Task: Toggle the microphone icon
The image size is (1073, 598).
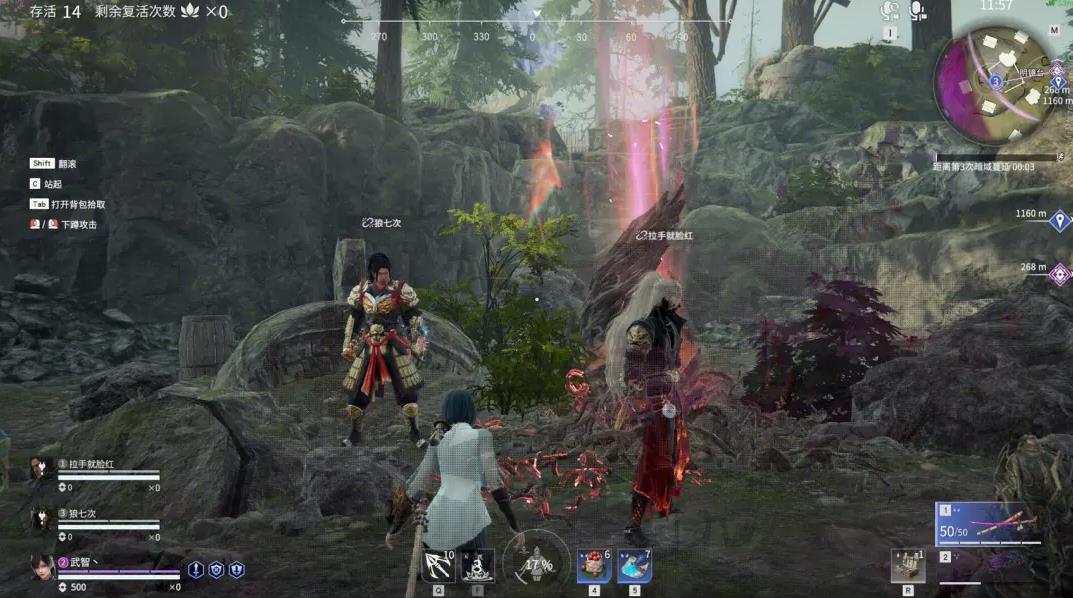Action: [917, 11]
